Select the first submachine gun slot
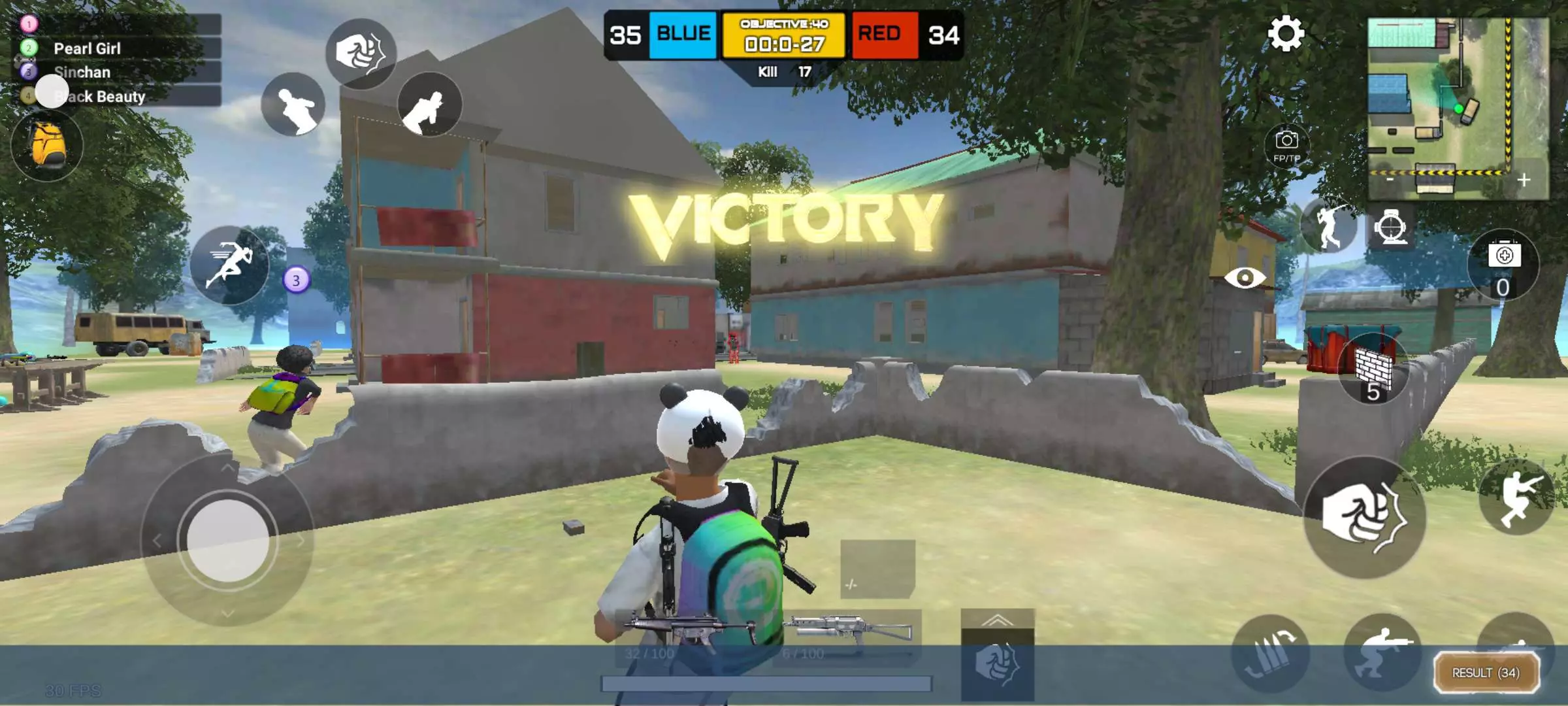Viewport: 1568px width, 706px height. pyautogui.click(x=689, y=635)
